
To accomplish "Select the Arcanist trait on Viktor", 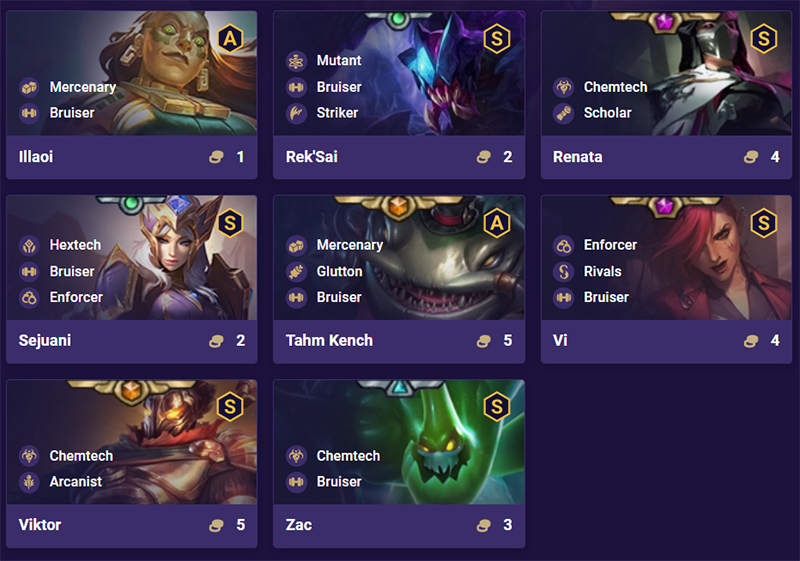I will coord(75,482).
